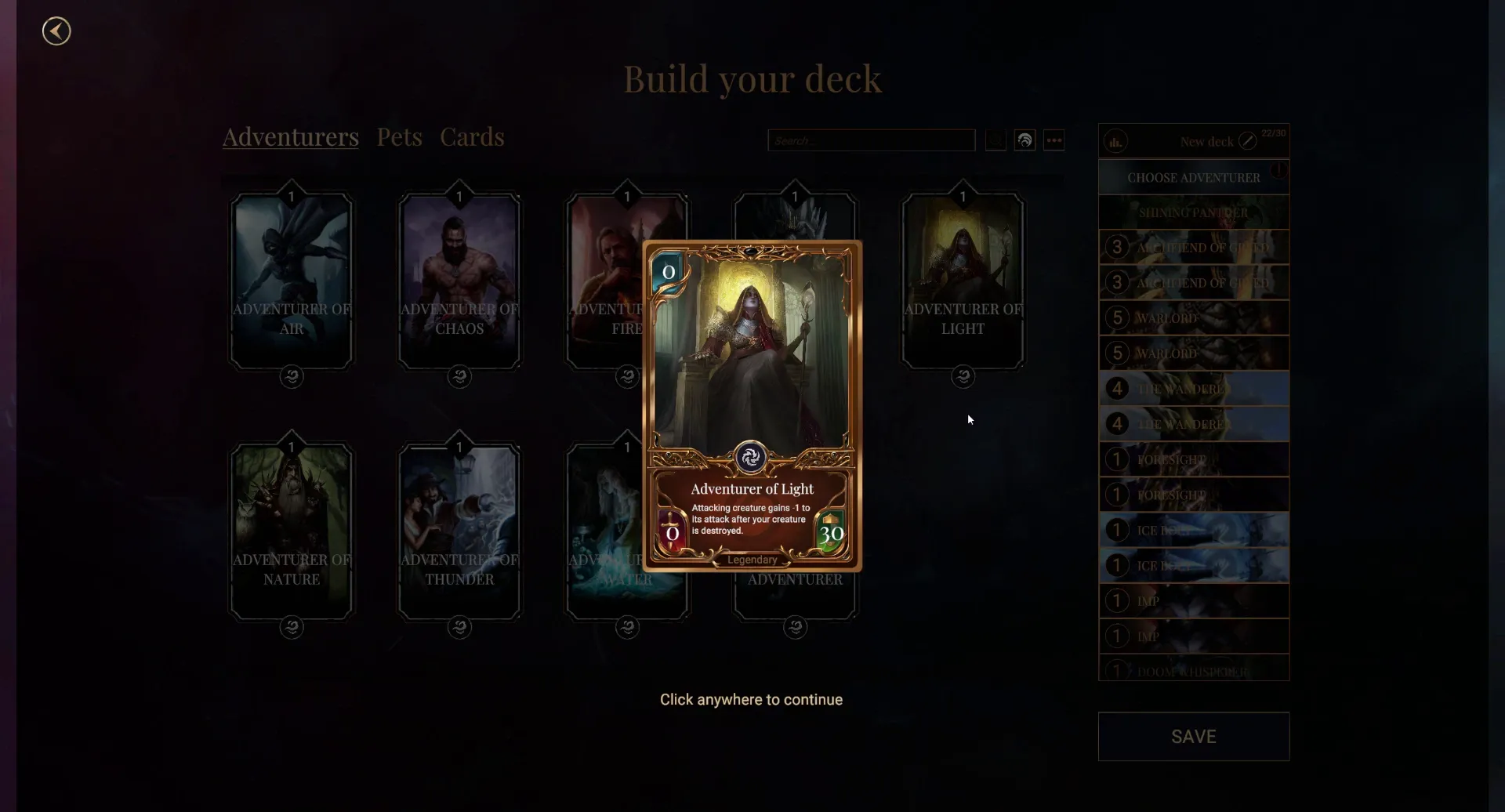Screen dimensions: 1505x812
Task: Click the spiral sort icon beside the search bar
Action: [x=1024, y=140]
